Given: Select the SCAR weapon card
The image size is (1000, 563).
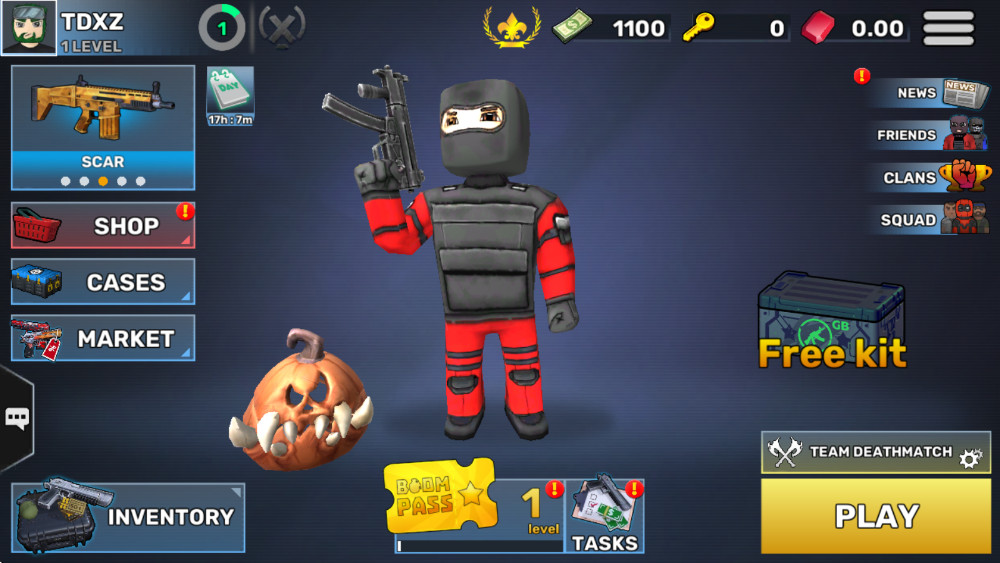Looking at the screenshot, I should tap(103, 127).
